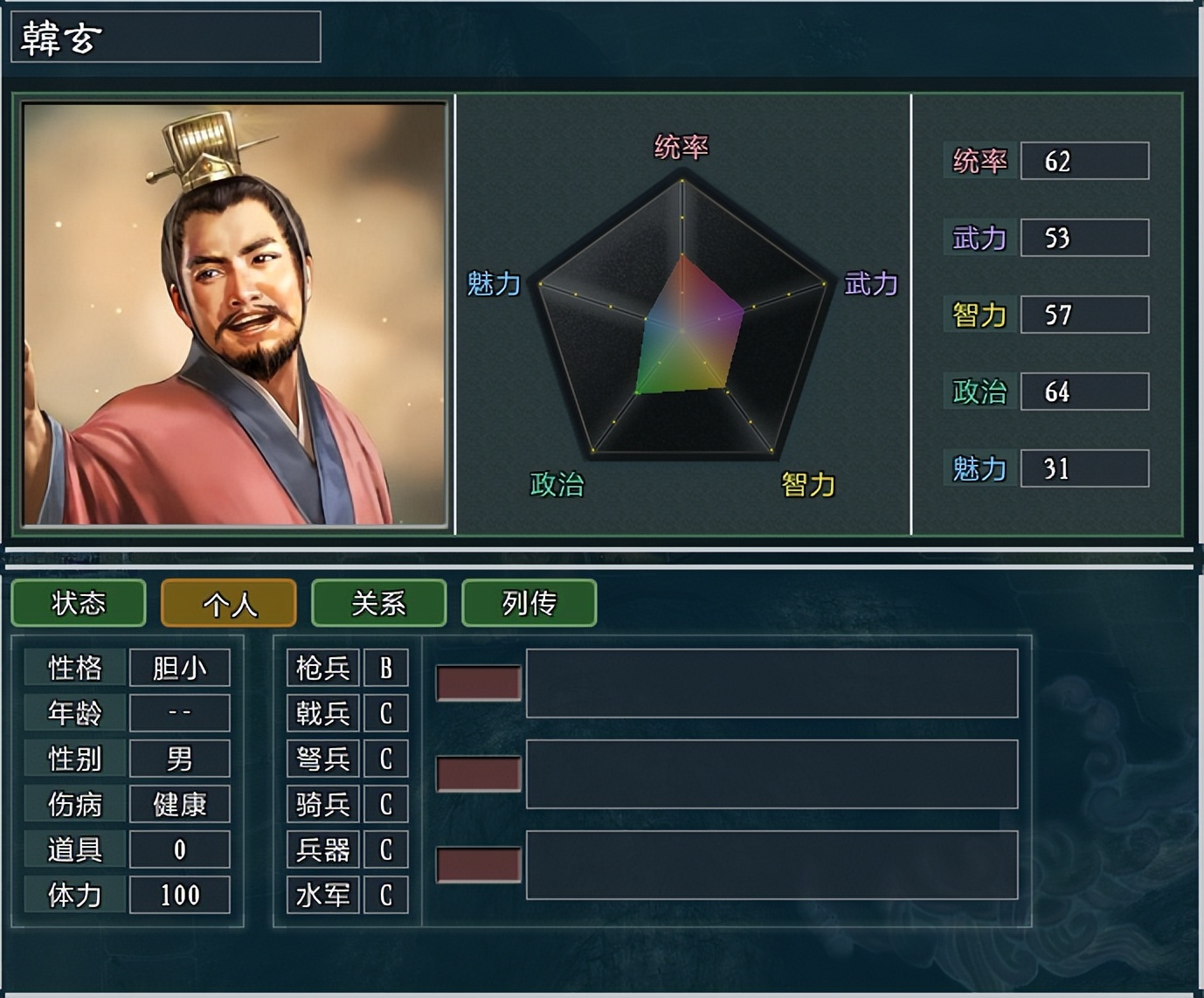The image size is (1204, 998).
Task: Select the 政治 stat box
Action: point(1083,392)
